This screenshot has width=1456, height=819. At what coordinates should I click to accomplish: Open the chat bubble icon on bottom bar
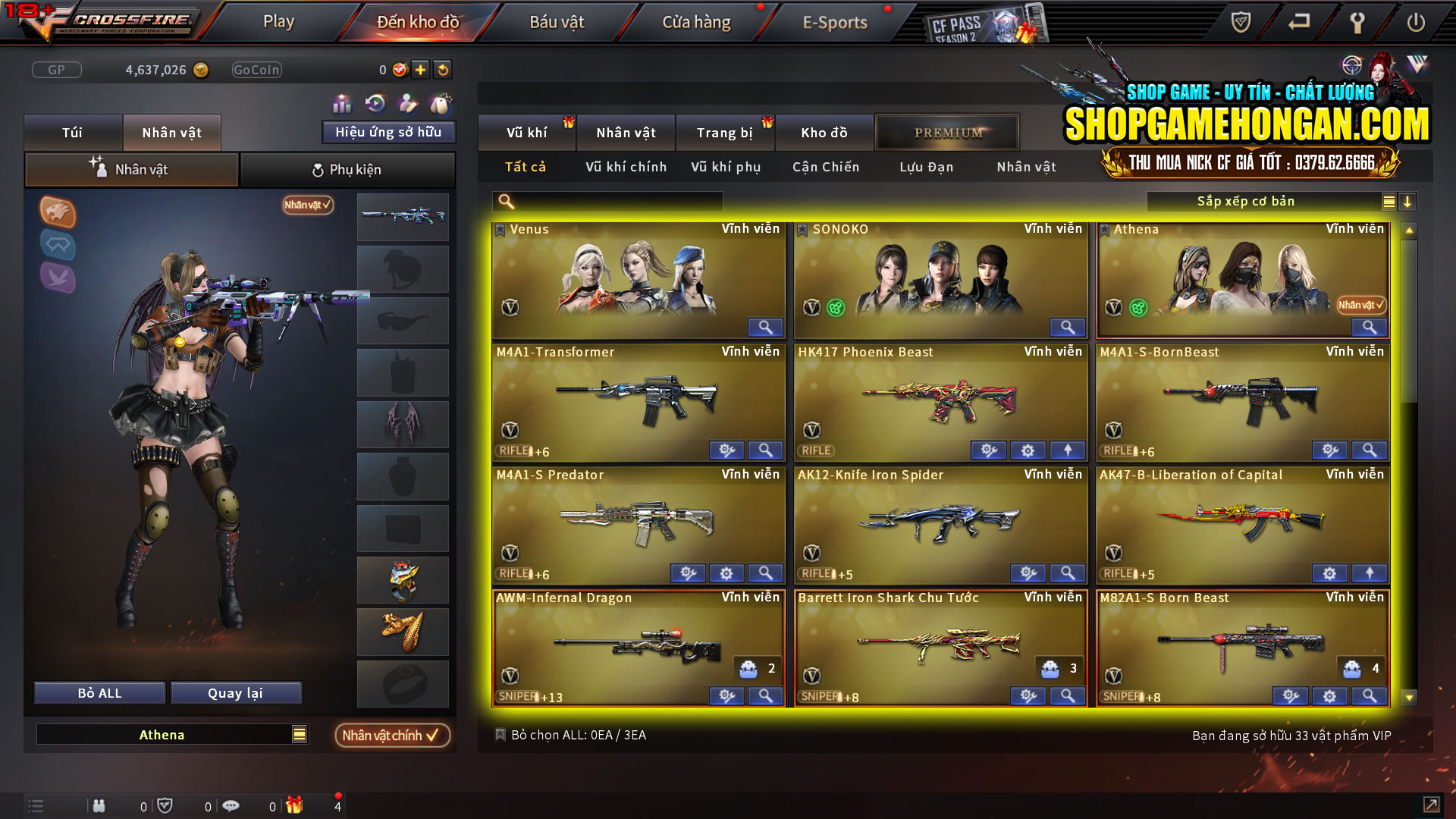pyautogui.click(x=231, y=805)
